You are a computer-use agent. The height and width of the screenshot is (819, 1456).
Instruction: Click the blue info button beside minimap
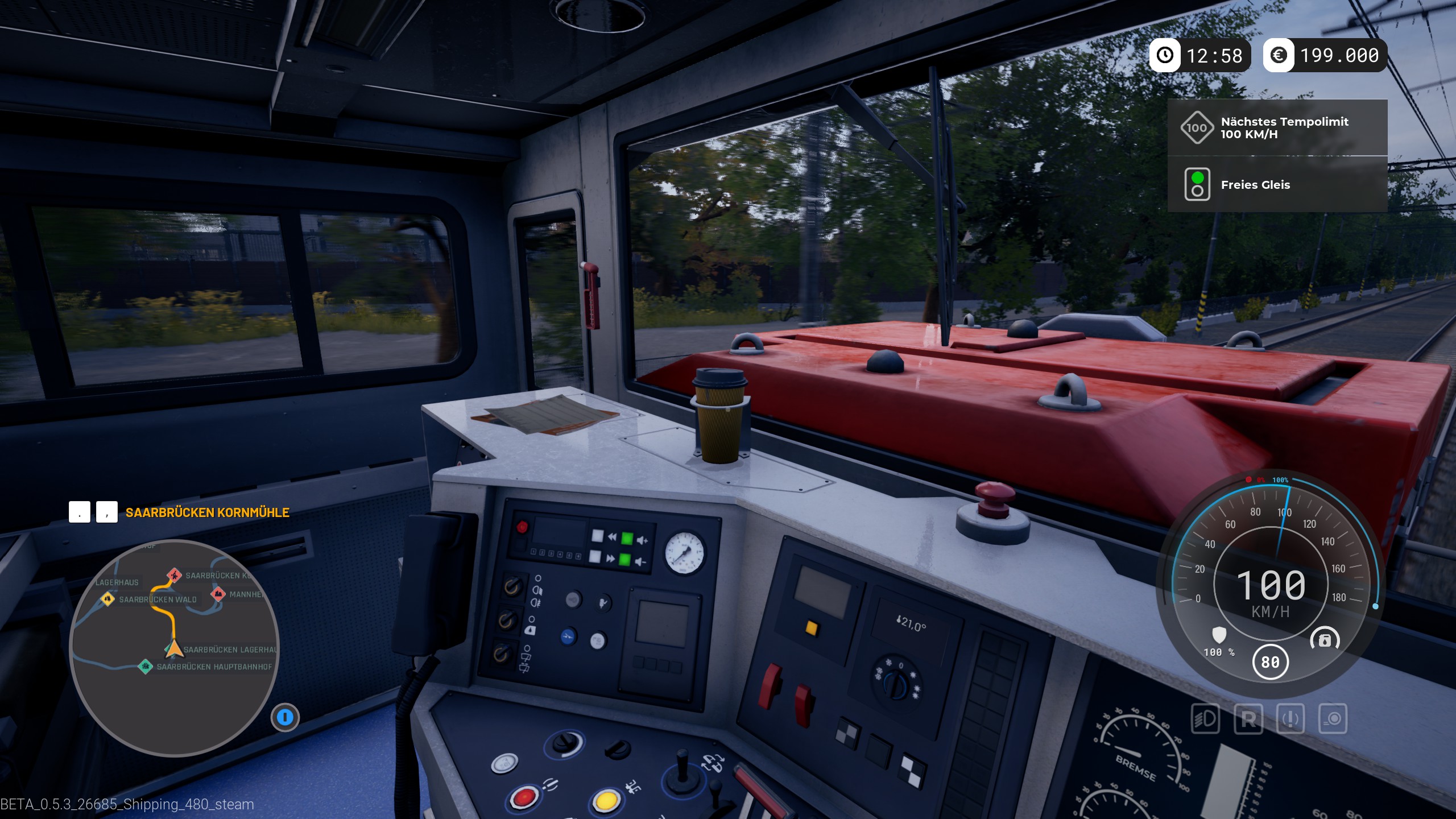[x=285, y=717]
